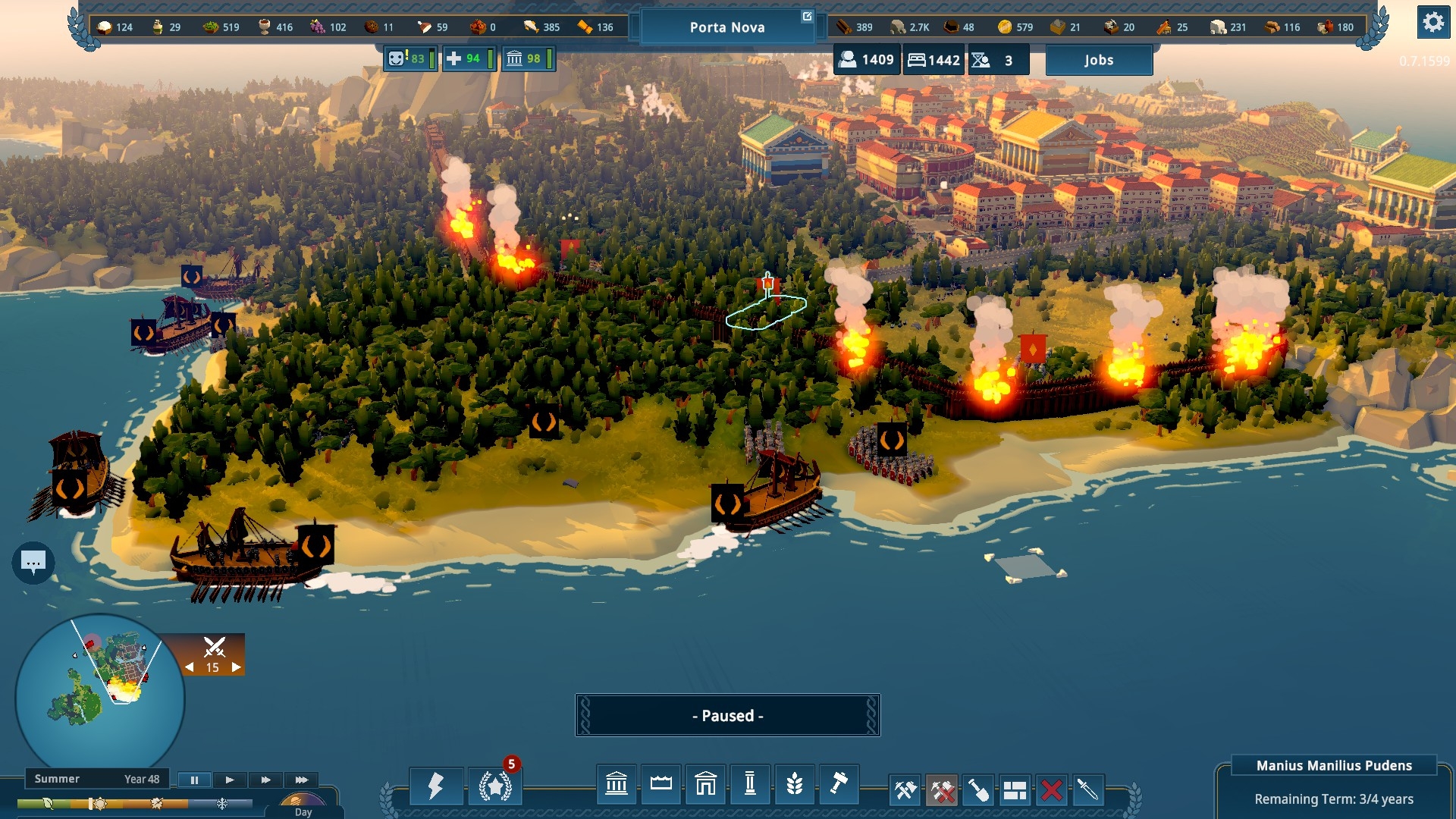
Task: Go to next battle with right arrow
Action: point(237,667)
